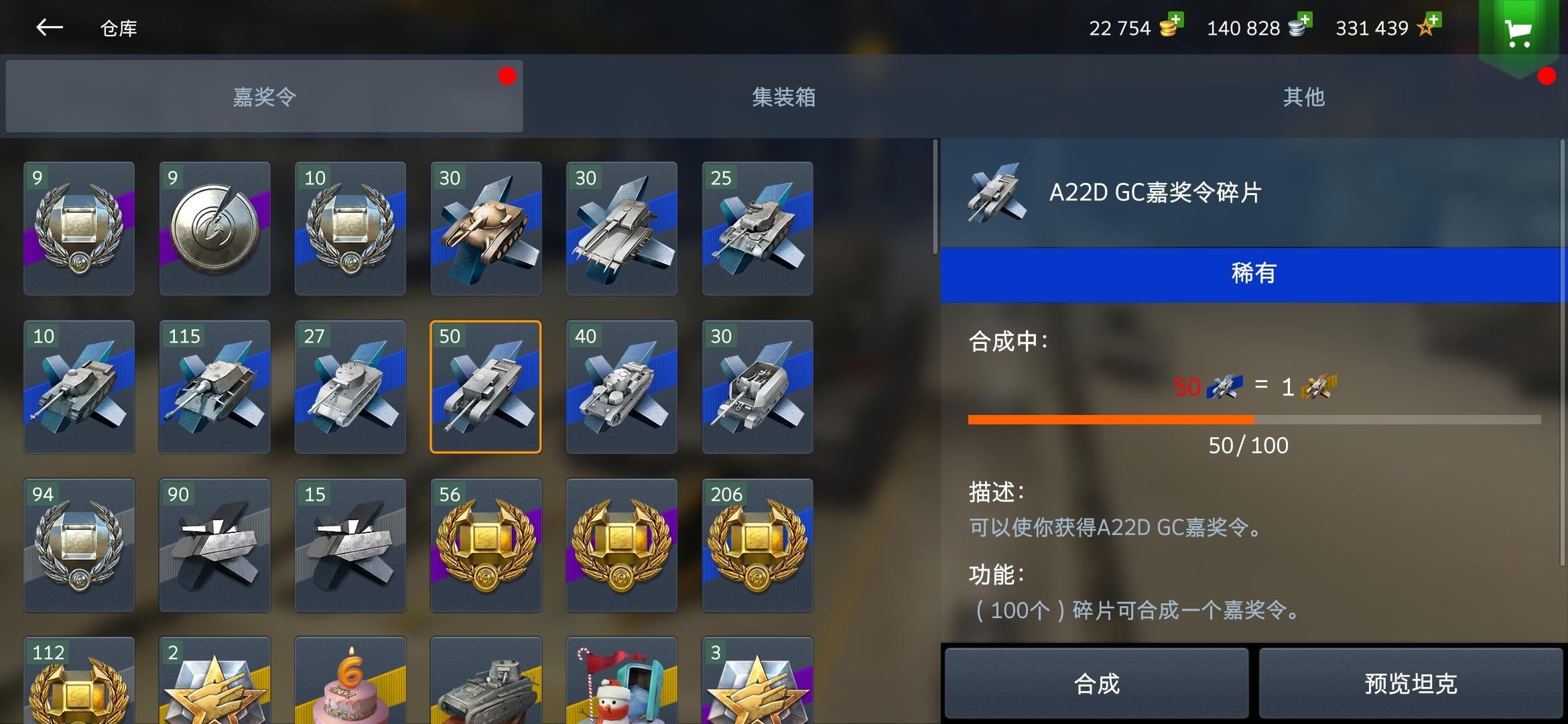Select the silver medal item with 9 count

[x=214, y=228]
